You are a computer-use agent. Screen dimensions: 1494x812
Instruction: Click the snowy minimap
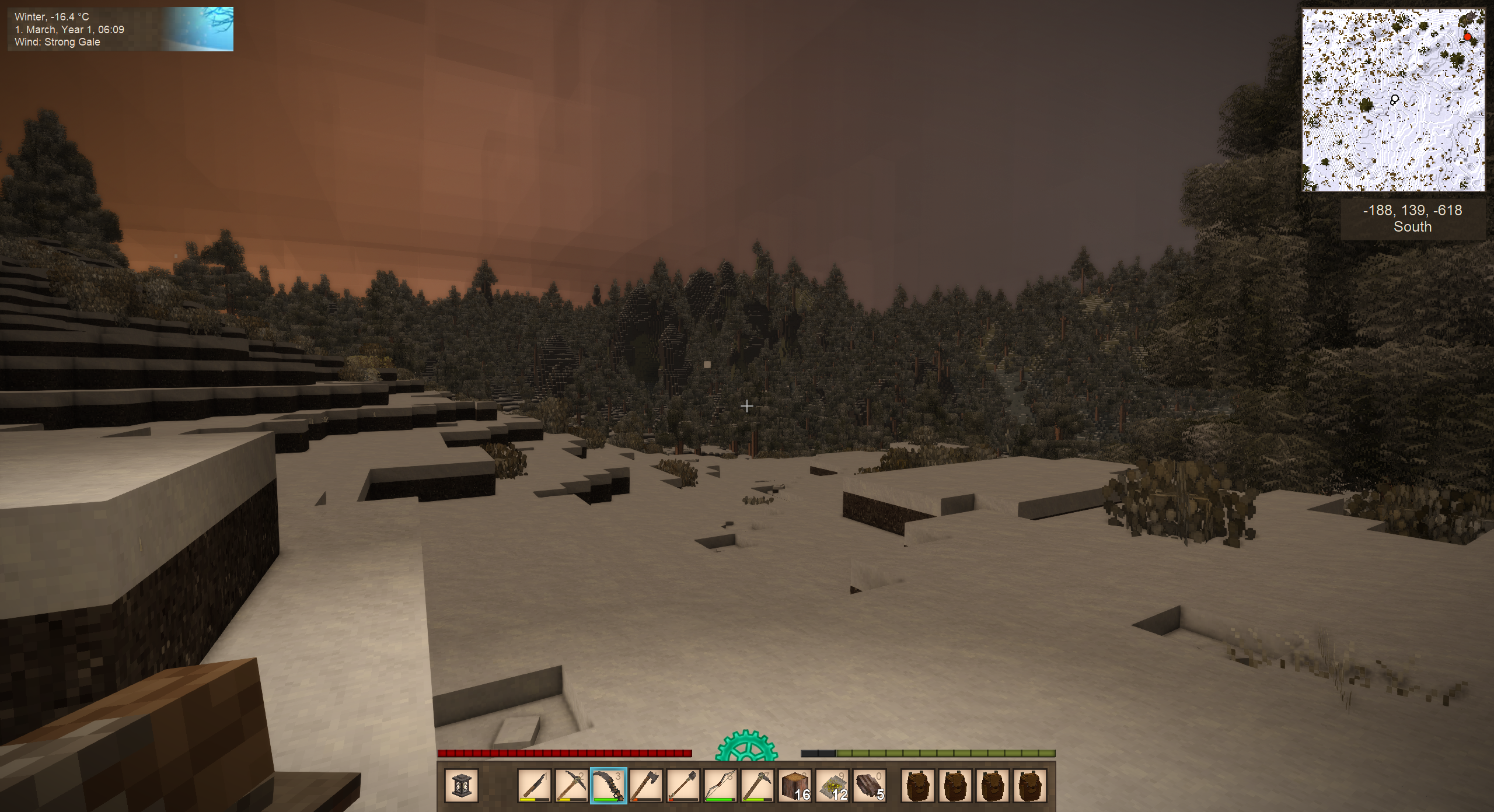tap(1393, 100)
